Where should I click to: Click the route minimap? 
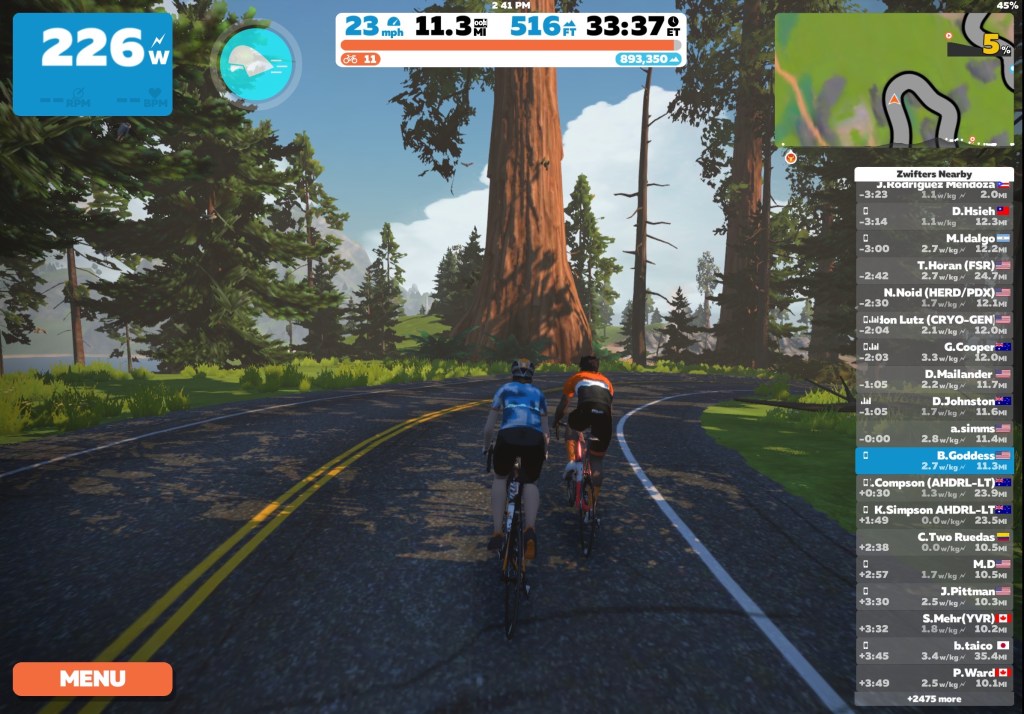click(x=894, y=80)
